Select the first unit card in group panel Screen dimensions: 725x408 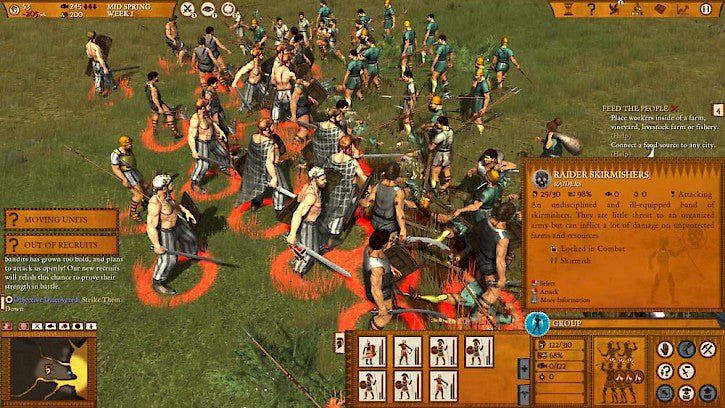371,351
